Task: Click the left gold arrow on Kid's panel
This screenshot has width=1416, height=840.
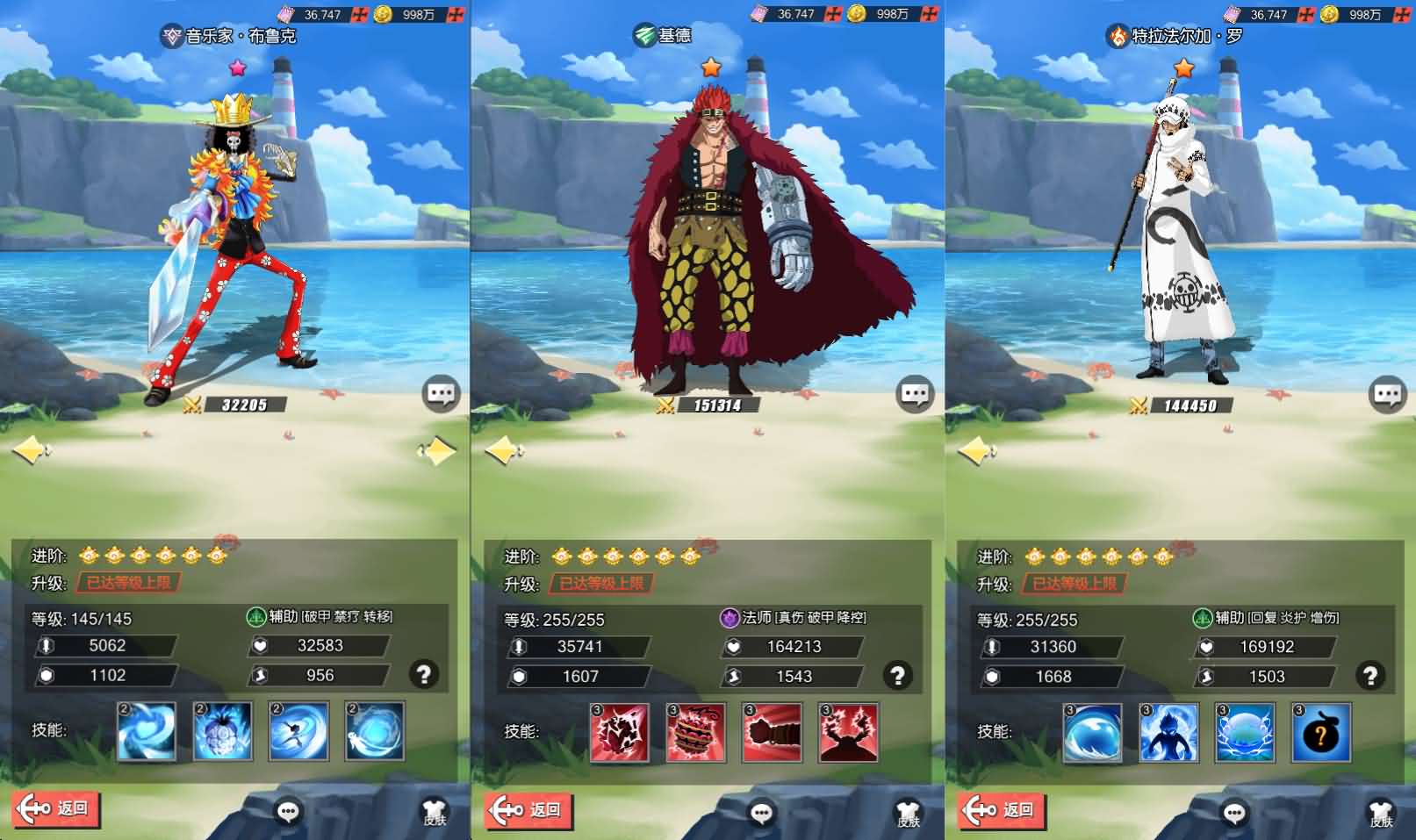Action: tap(501, 450)
